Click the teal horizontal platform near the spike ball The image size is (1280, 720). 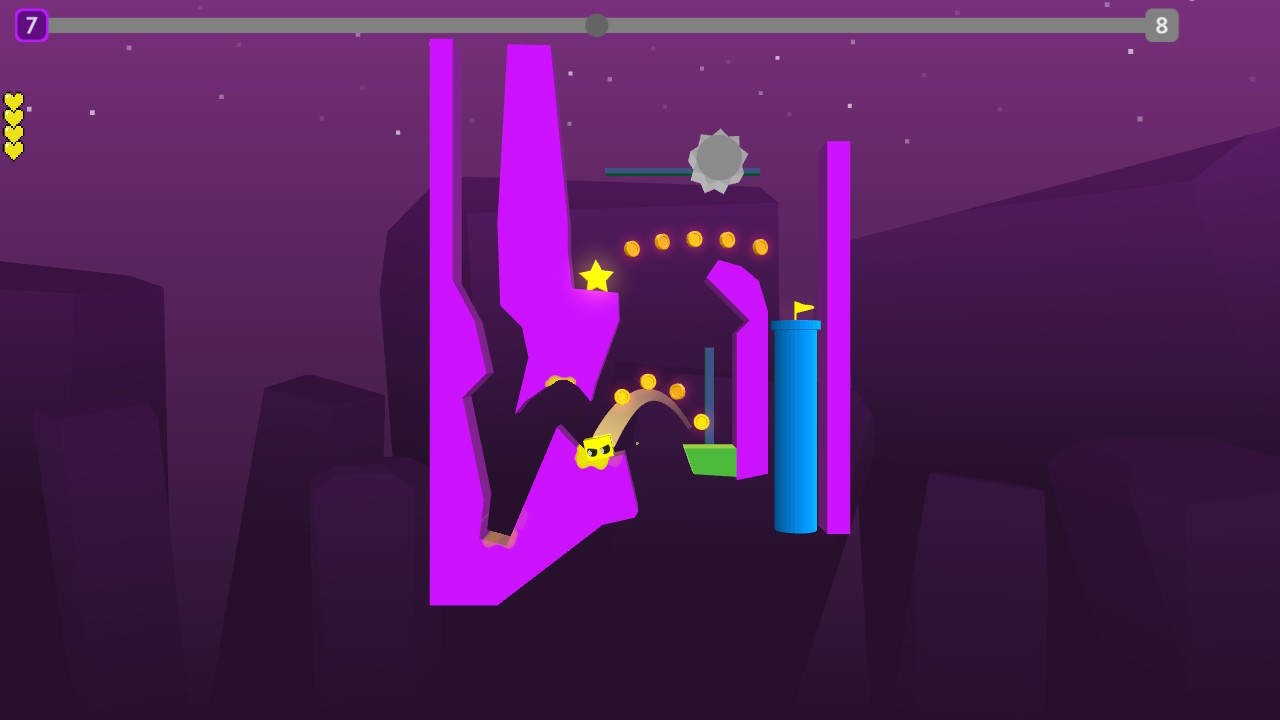(x=648, y=171)
